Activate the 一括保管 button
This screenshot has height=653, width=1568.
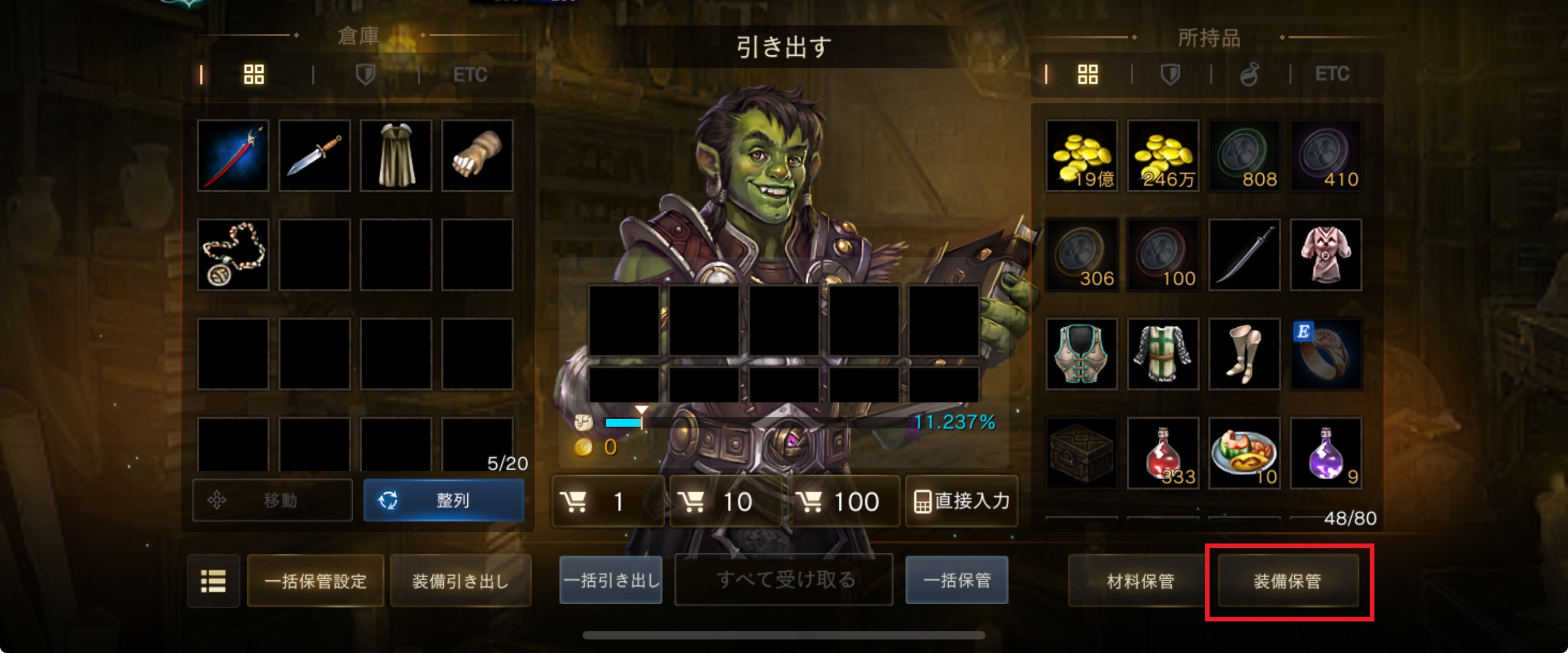coord(956,580)
